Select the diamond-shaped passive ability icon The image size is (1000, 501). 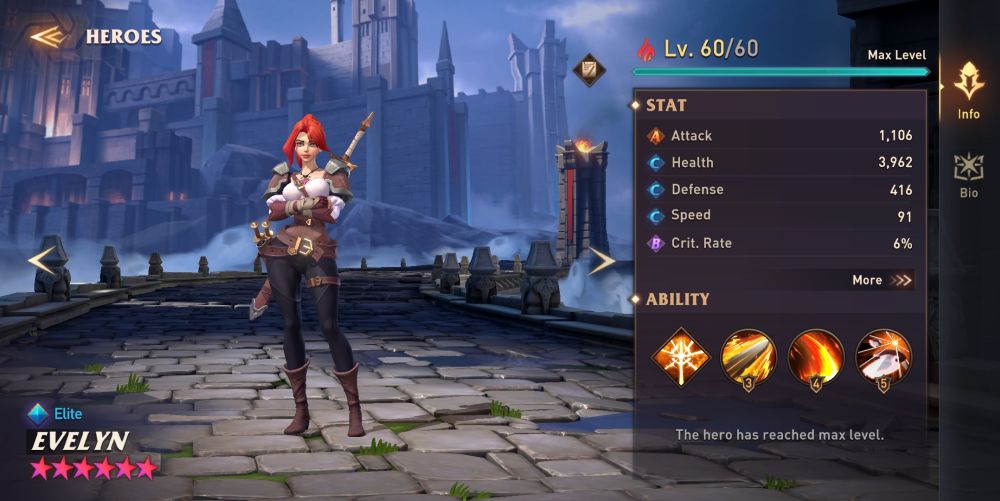681,354
